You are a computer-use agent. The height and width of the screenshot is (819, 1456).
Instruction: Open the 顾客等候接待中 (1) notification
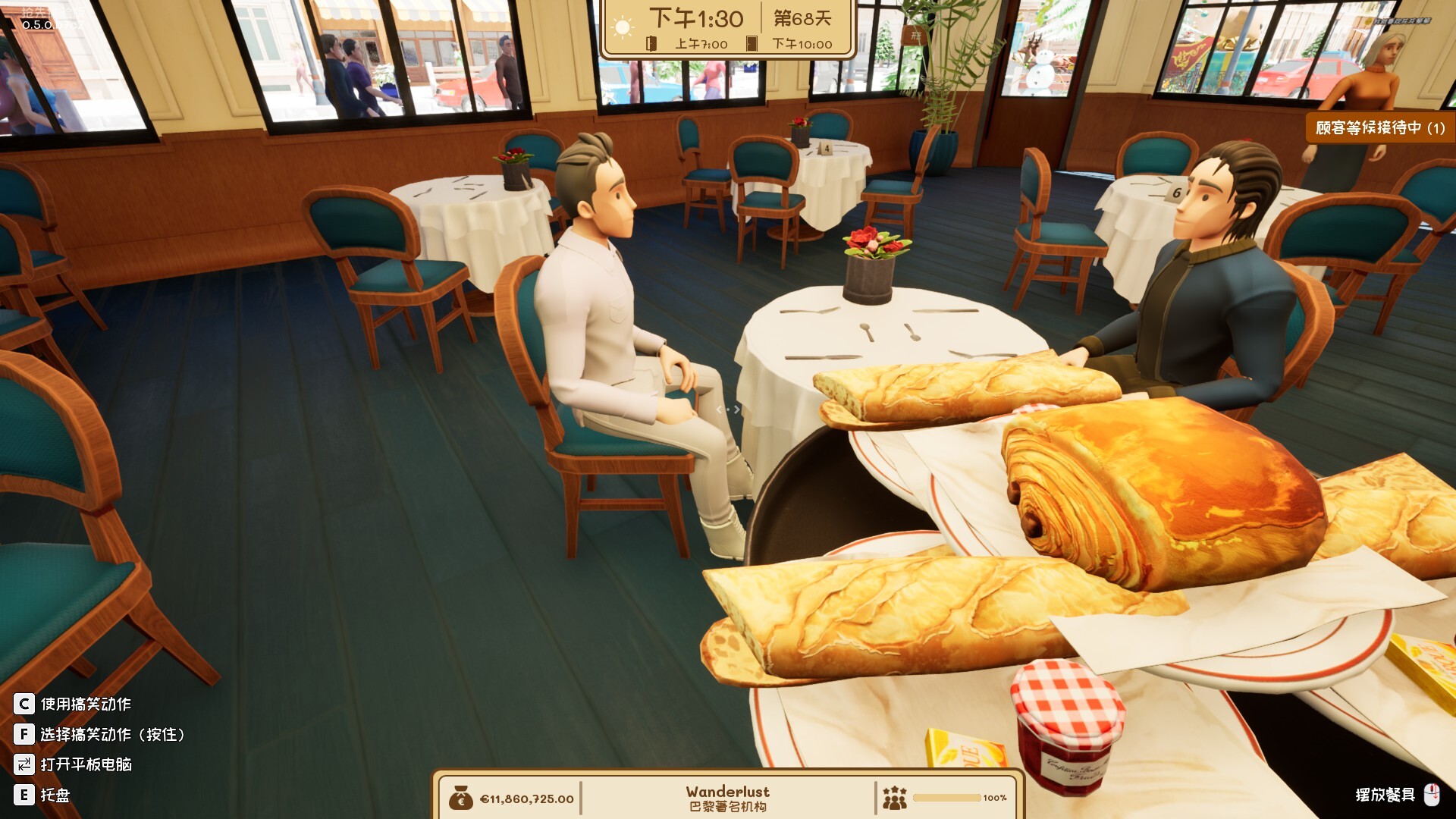coord(1379,127)
